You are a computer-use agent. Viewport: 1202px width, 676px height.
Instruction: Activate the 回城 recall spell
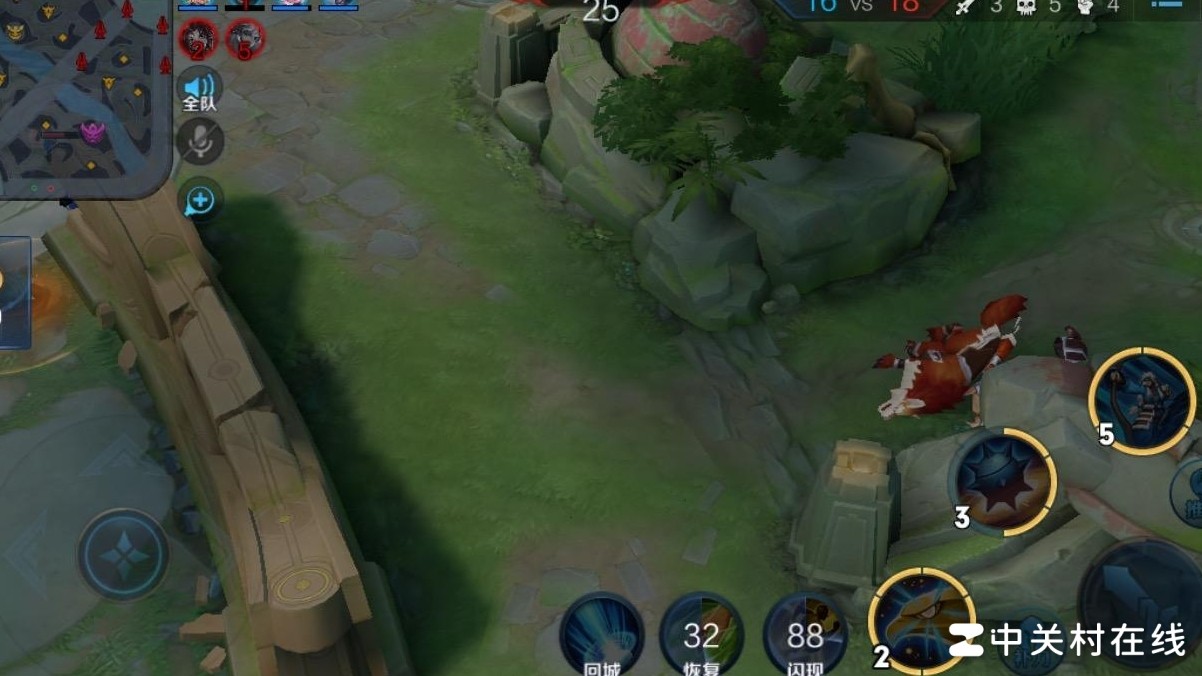[x=601, y=632]
